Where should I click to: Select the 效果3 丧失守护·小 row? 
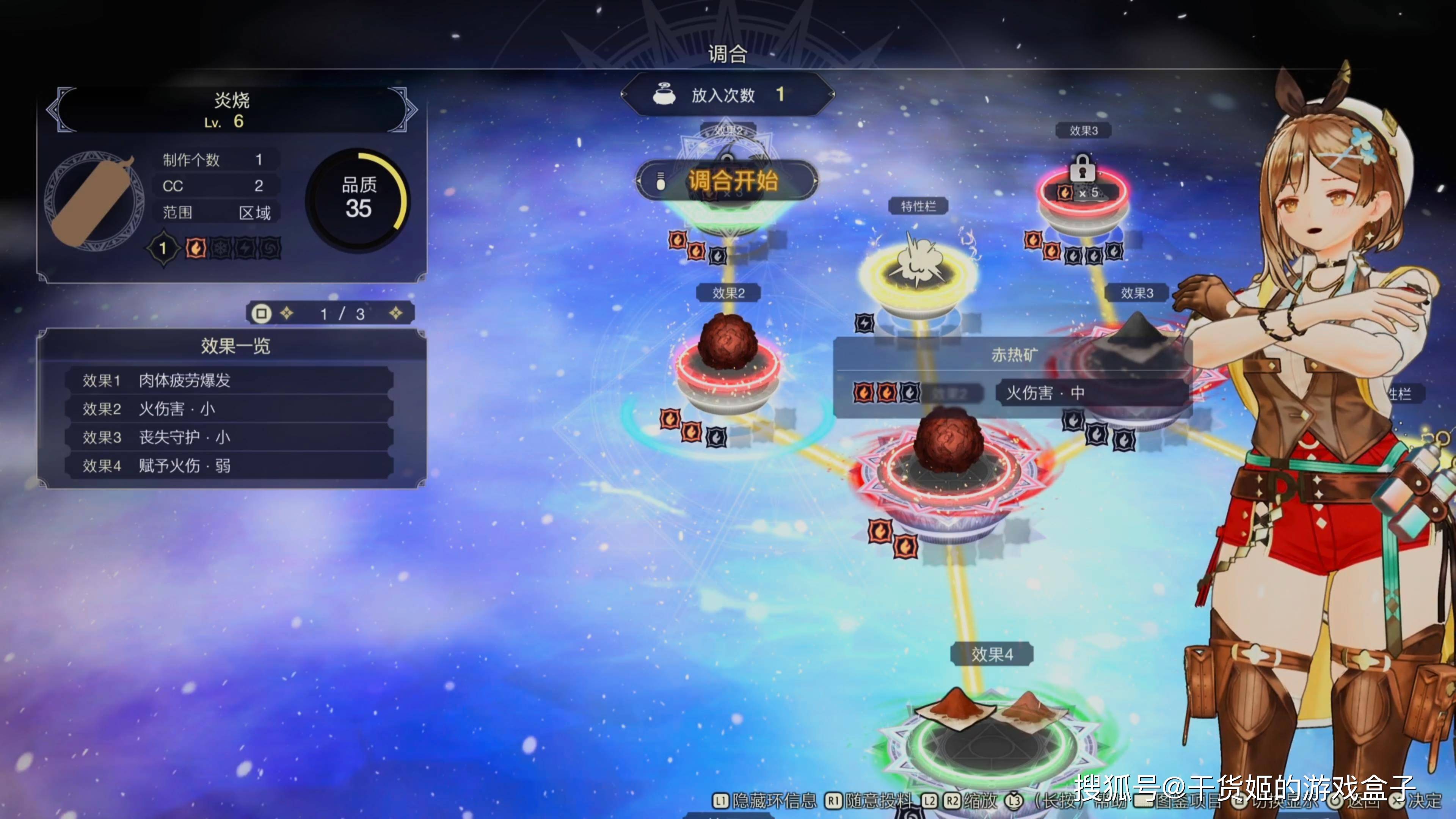[229, 437]
